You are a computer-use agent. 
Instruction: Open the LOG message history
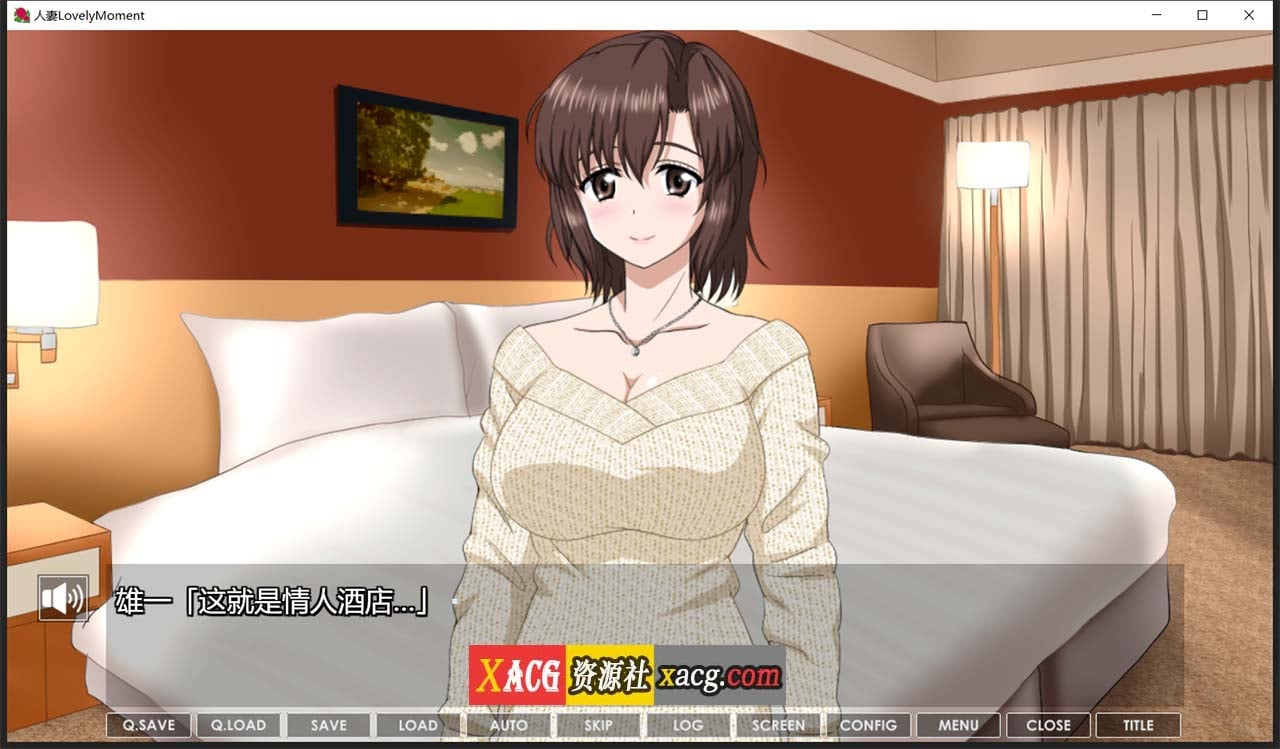(x=687, y=724)
